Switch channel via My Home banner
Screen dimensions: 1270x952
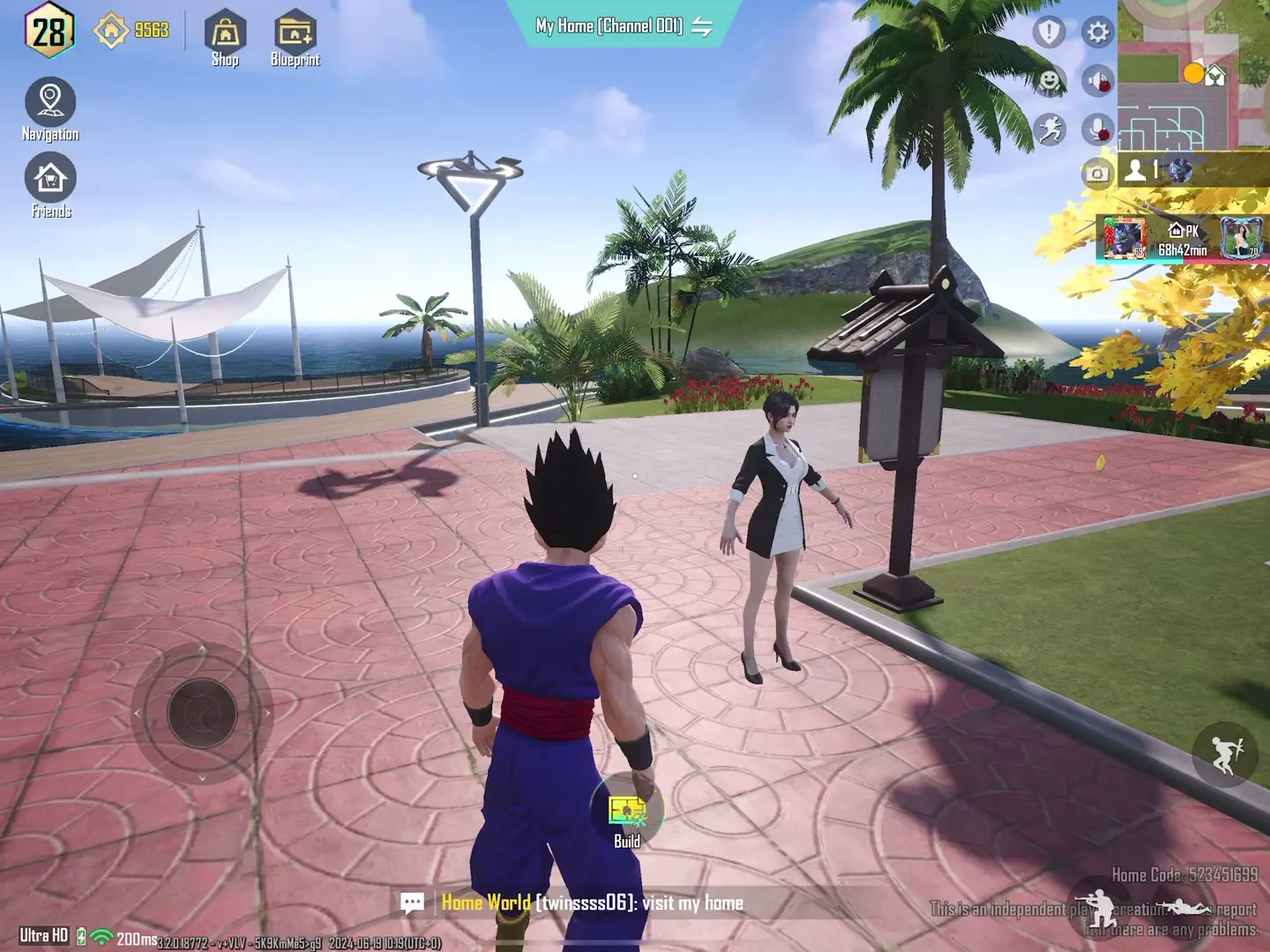click(x=702, y=26)
